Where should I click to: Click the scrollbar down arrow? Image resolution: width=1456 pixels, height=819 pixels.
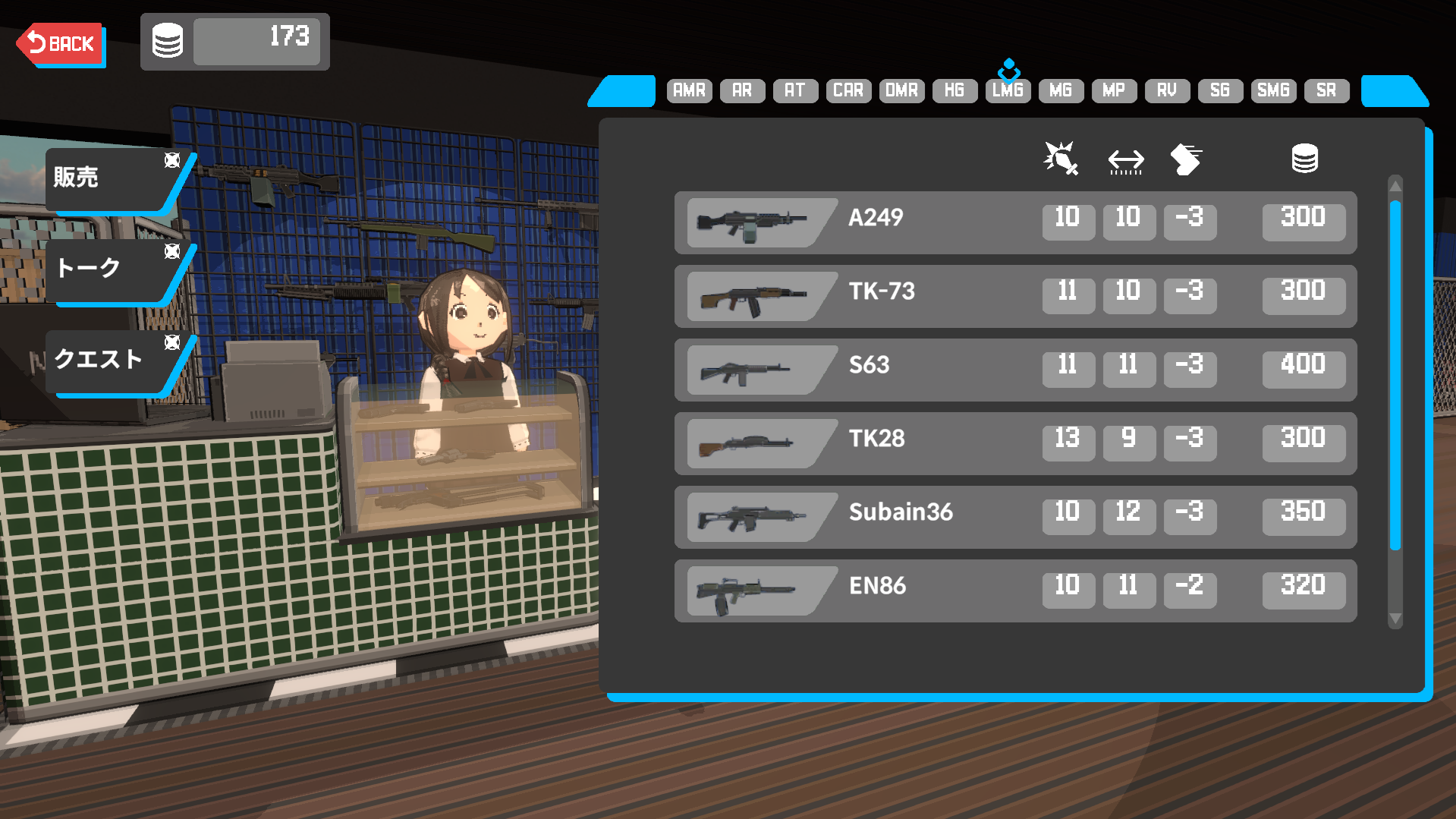(1395, 619)
